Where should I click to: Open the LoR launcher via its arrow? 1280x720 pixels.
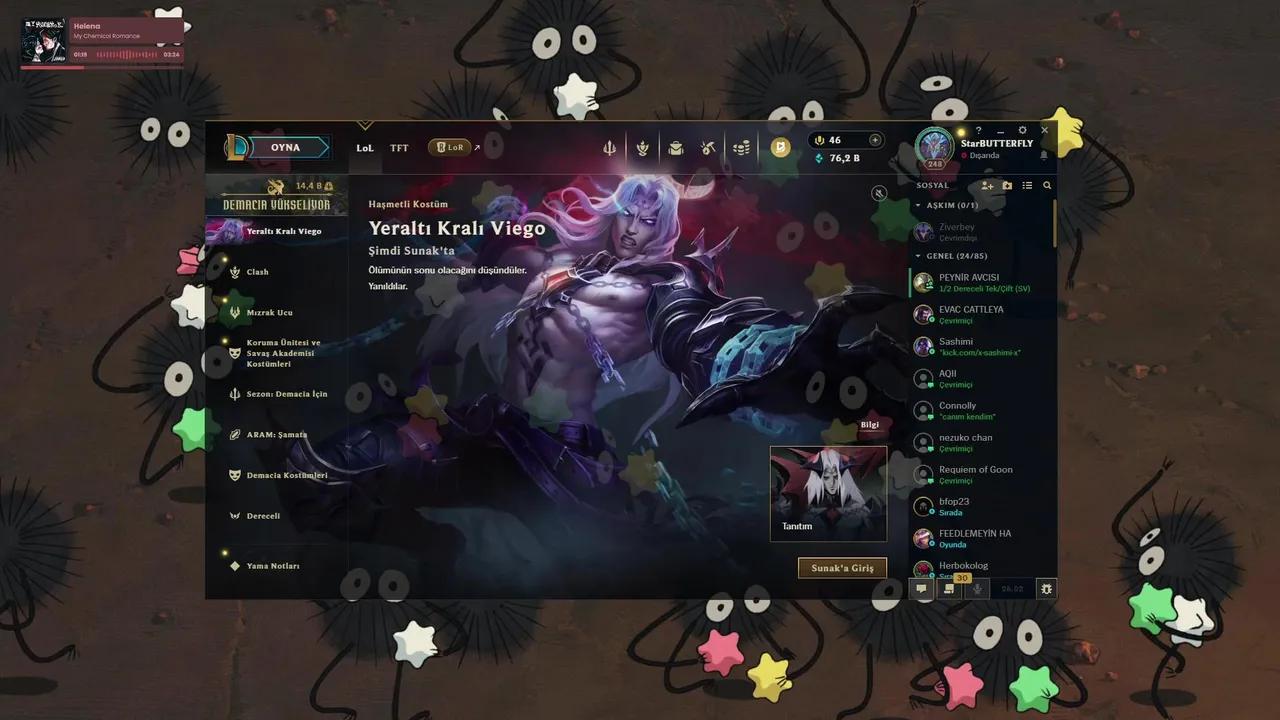[477, 146]
